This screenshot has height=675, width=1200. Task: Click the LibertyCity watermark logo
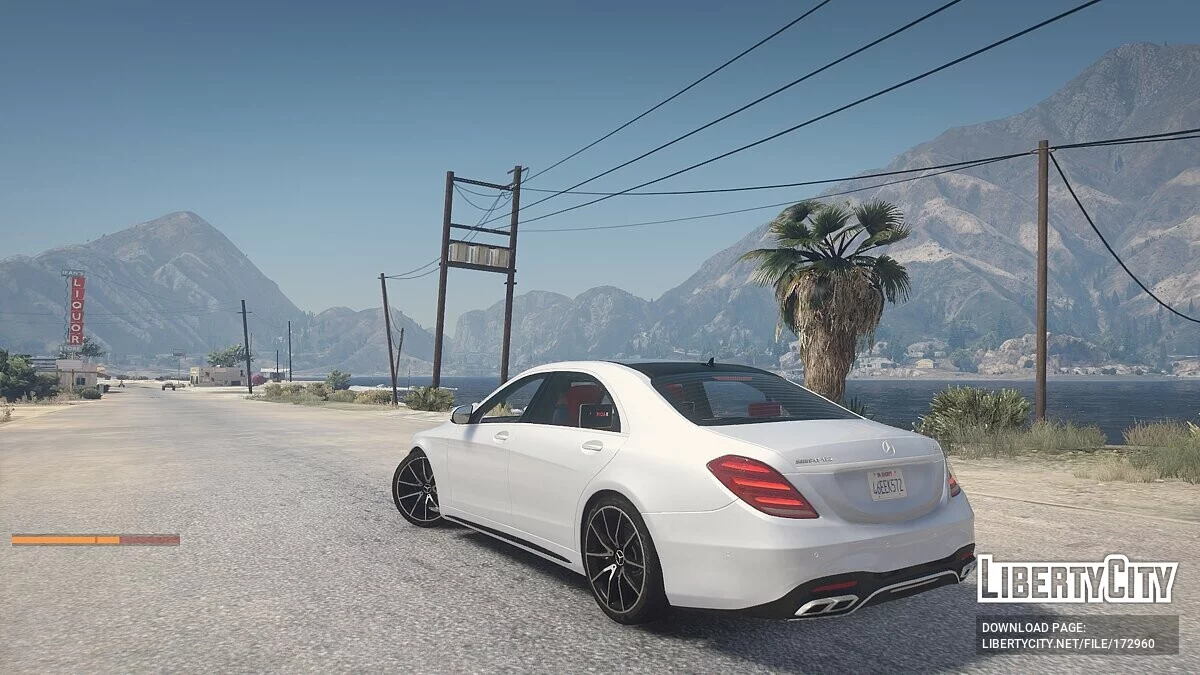pyautogui.click(x=1076, y=580)
